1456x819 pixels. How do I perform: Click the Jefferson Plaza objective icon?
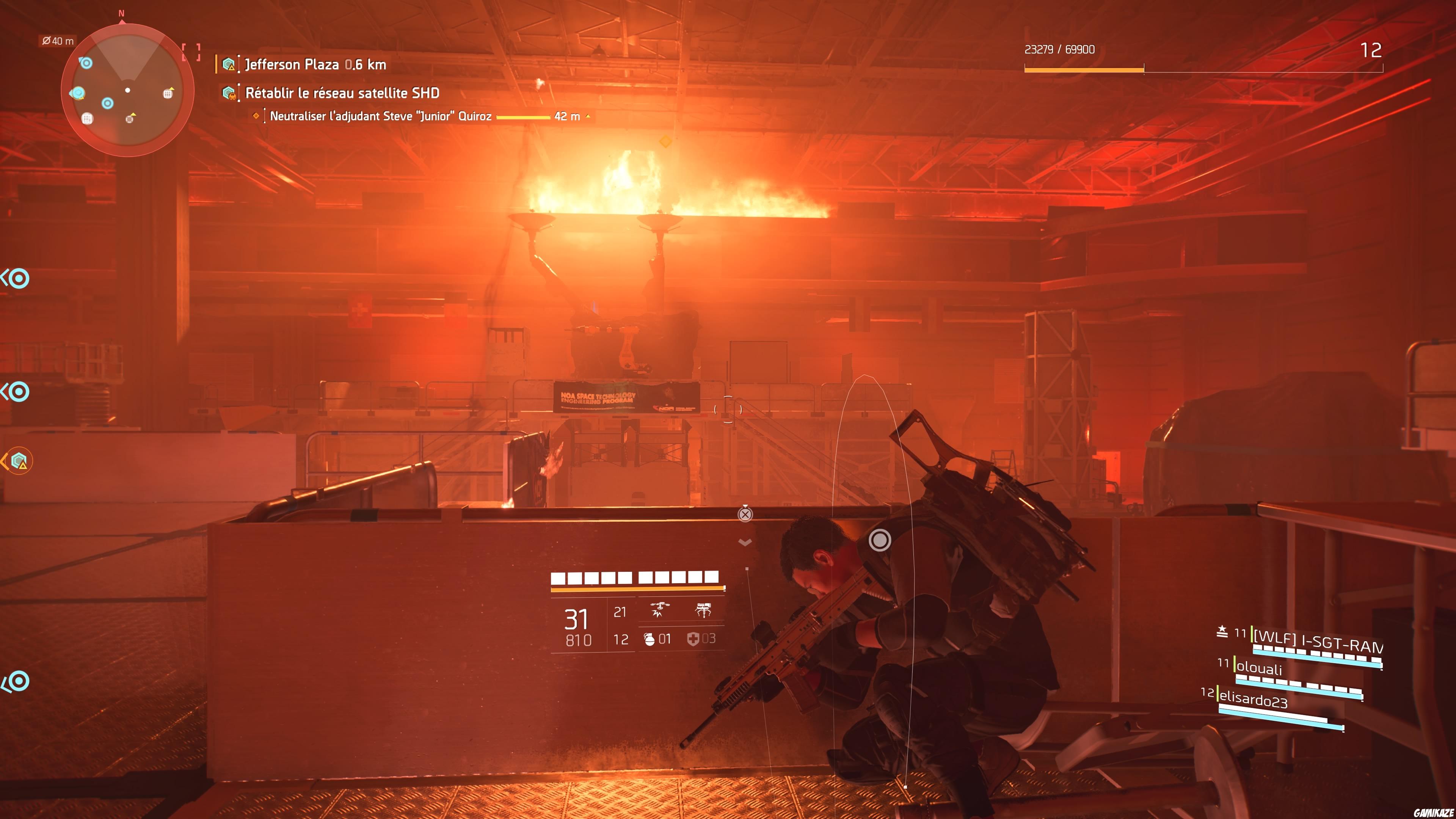tap(229, 64)
